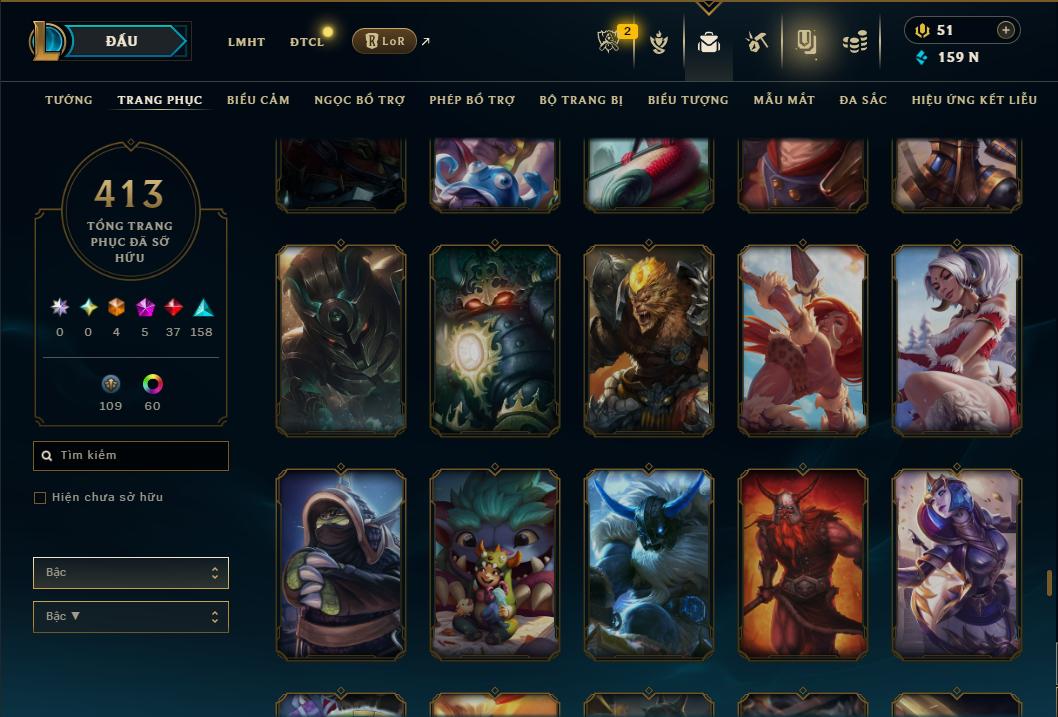Toggle the Hiện chưa sở hữu checkbox
Screen dimensions: 1058x717
(40, 498)
